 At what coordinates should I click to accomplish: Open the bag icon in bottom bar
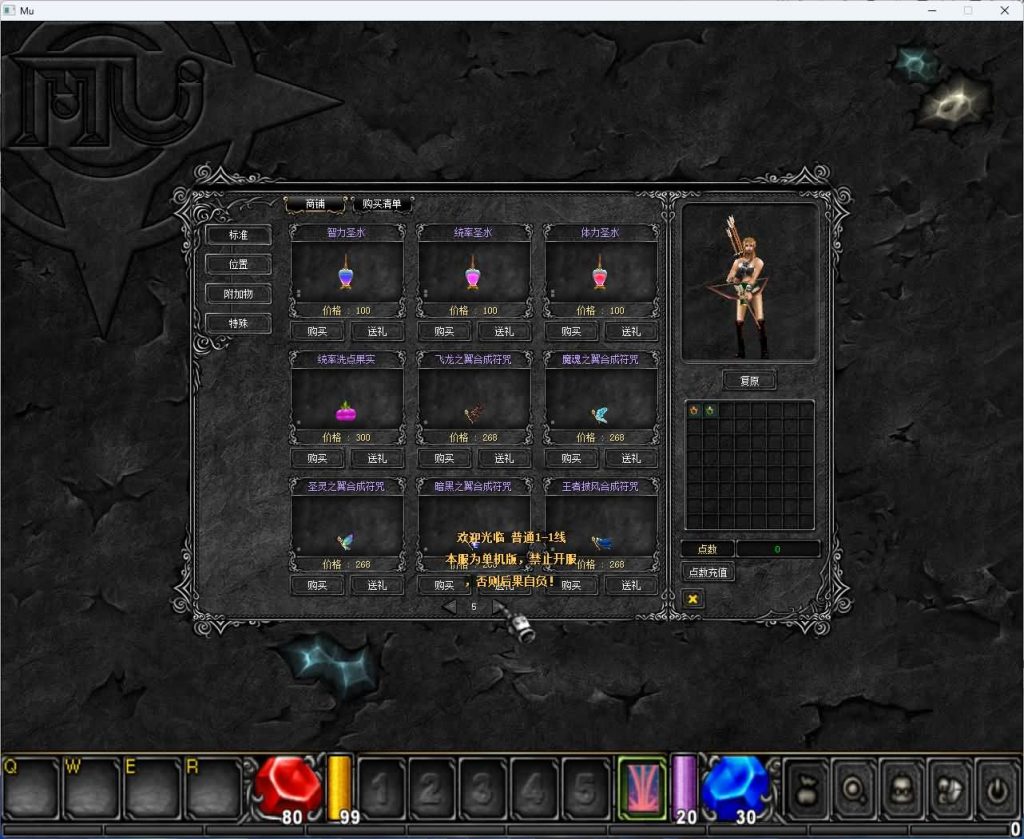tap(806, 788)
